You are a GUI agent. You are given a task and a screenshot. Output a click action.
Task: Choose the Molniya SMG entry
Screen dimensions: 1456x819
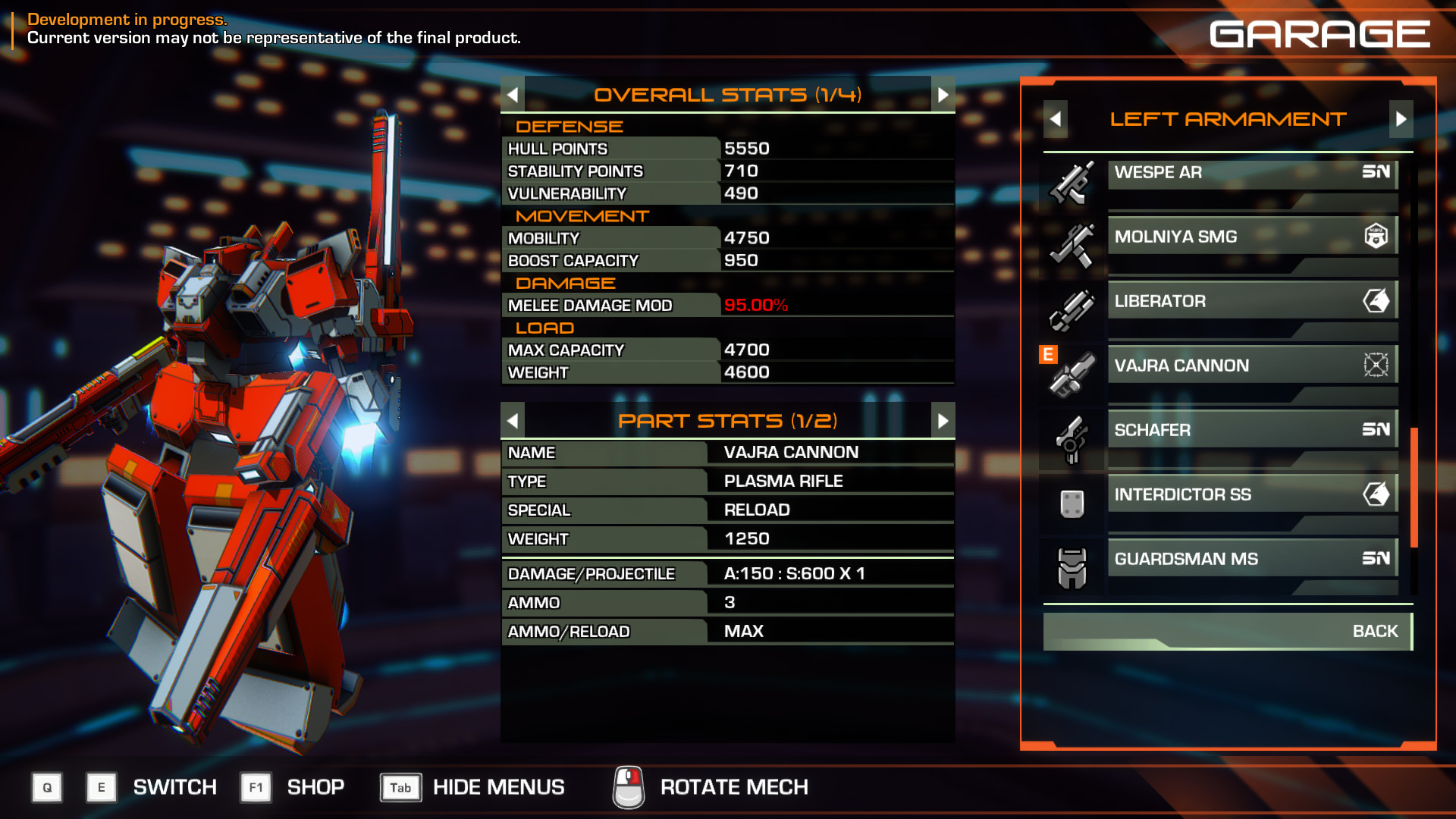coord(1251,237)
